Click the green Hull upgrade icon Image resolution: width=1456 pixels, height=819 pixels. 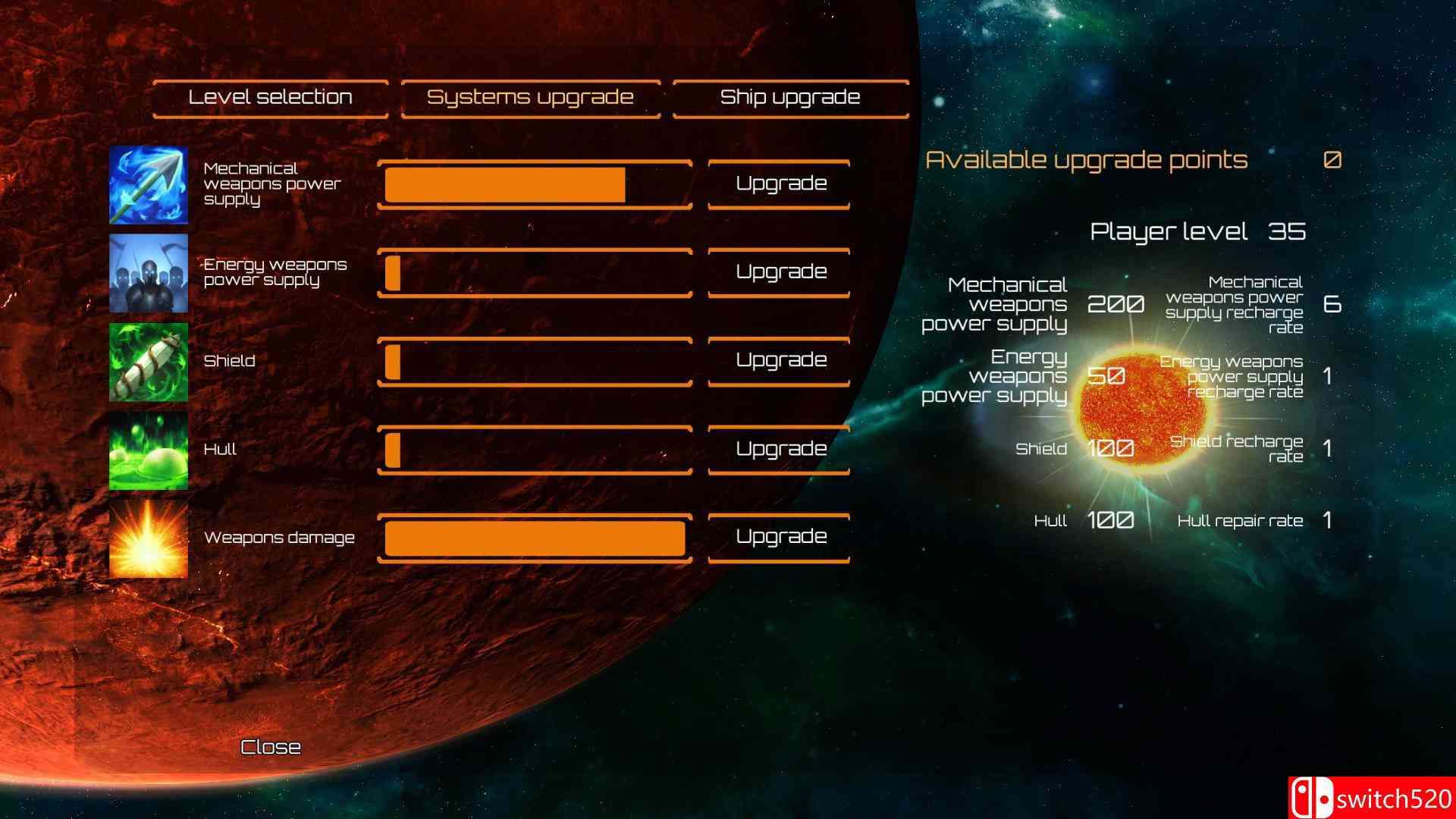tap(149, 449)
